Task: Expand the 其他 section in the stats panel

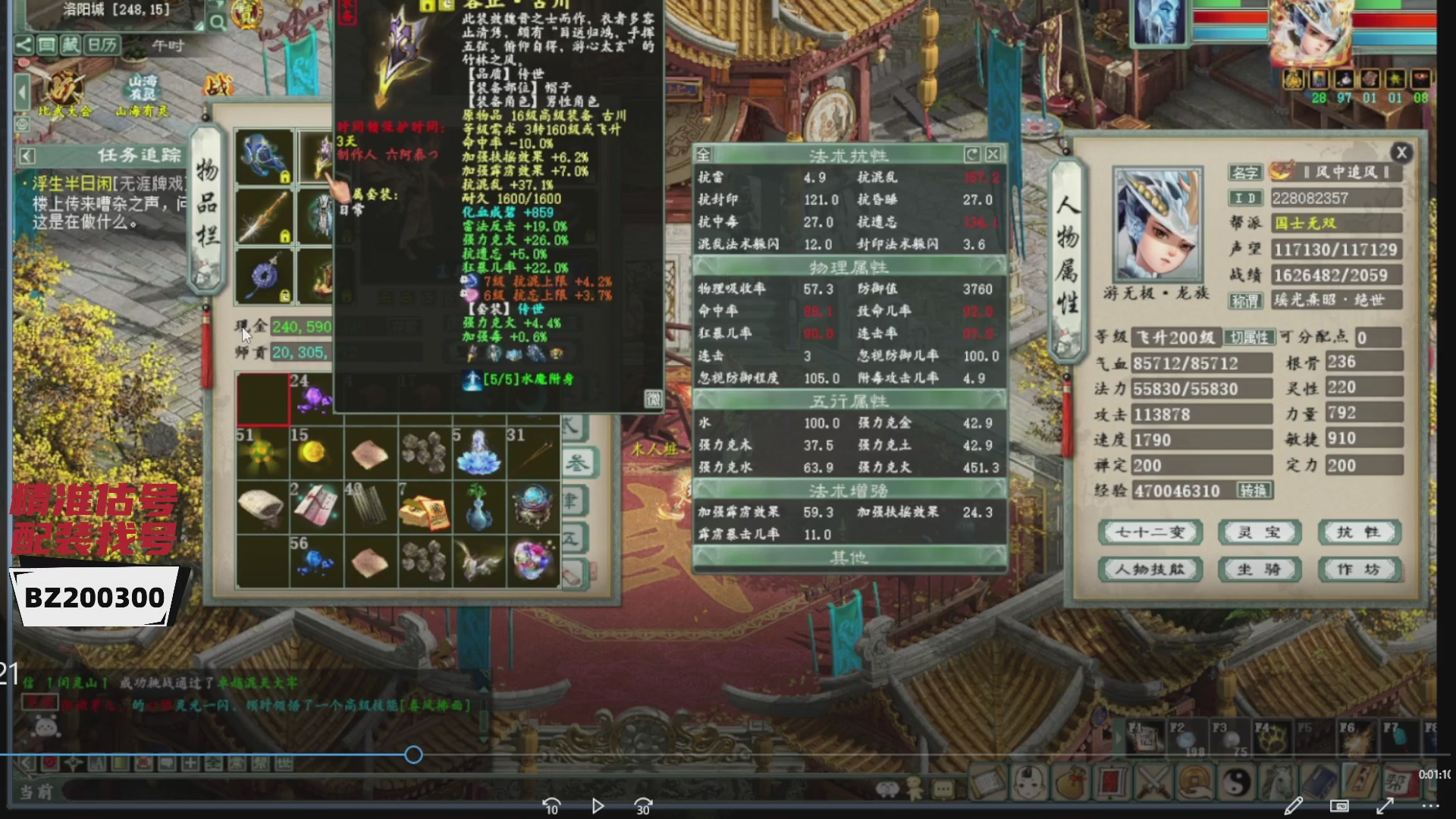Action: point(848,556)
